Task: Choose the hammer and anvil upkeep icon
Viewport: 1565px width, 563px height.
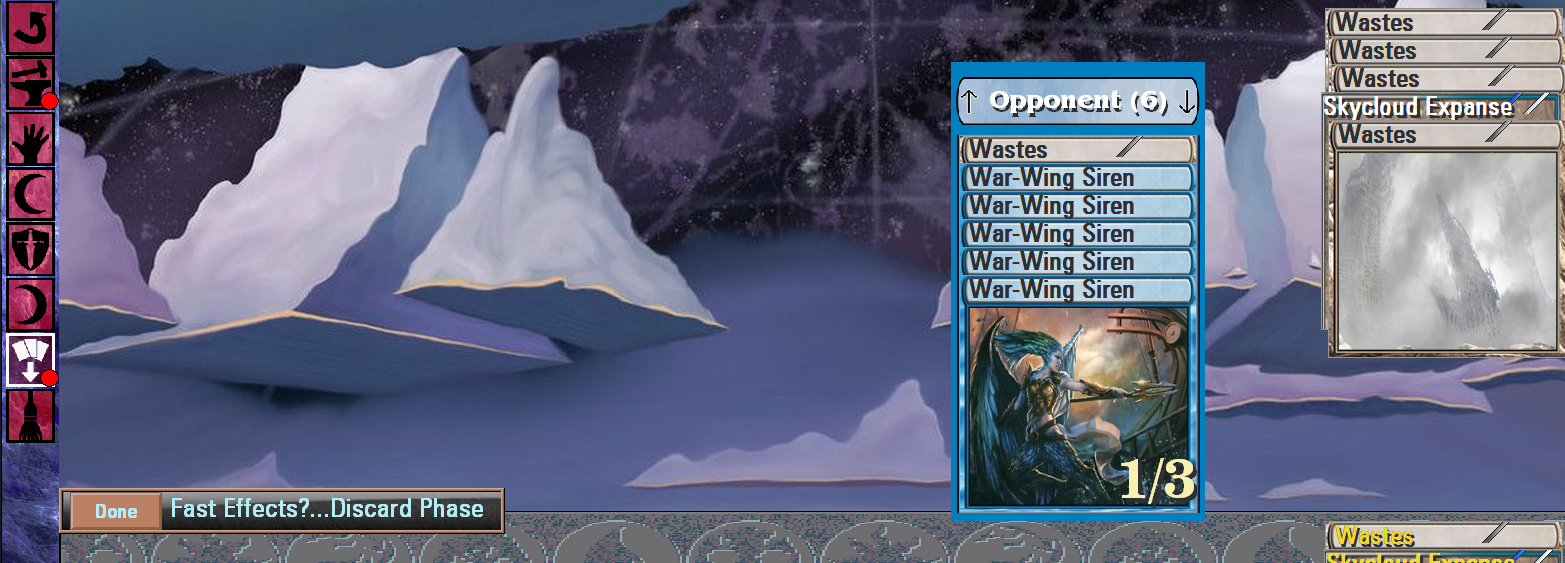Action: [30, 83]
